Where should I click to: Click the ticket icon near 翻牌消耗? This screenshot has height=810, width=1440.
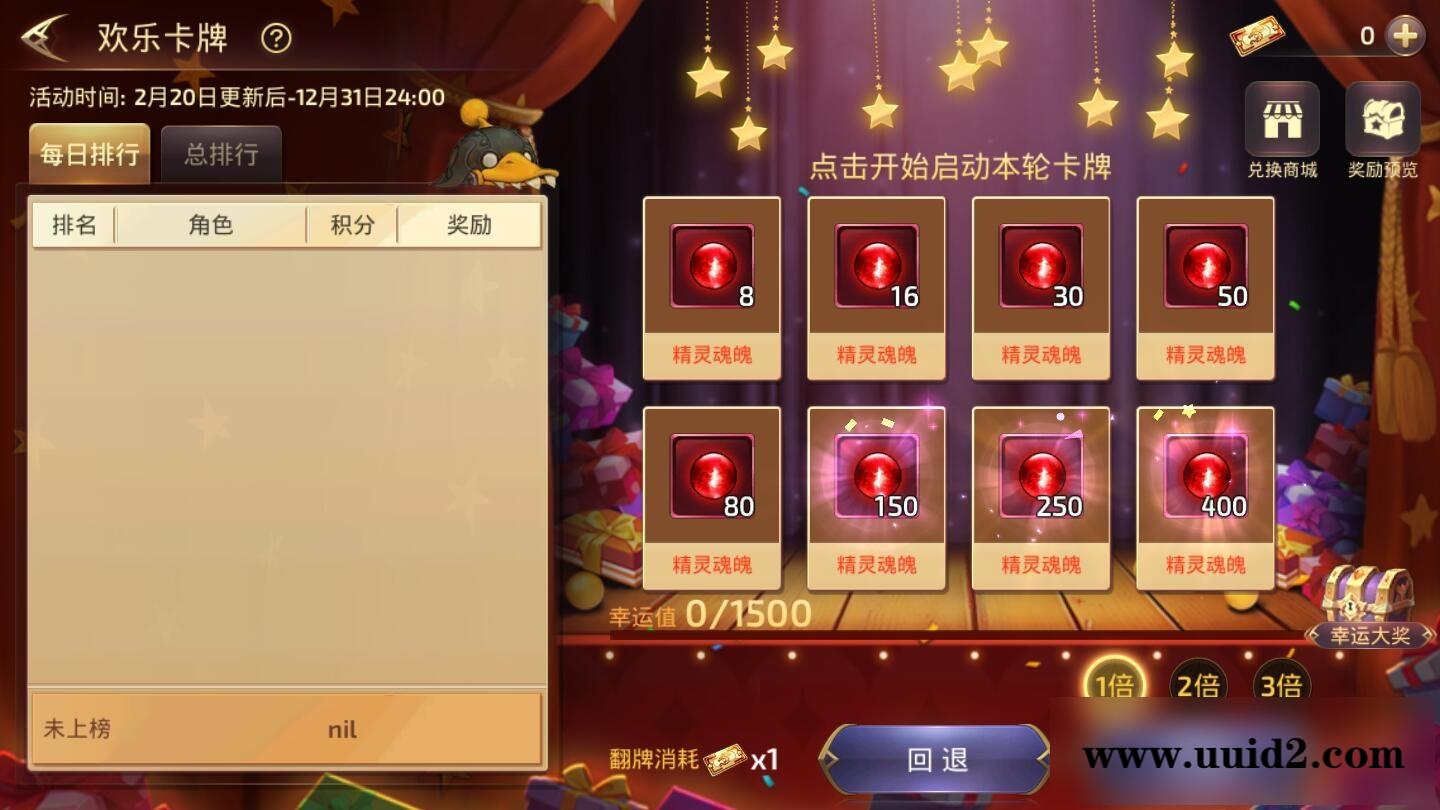click(x=724, y=760)
